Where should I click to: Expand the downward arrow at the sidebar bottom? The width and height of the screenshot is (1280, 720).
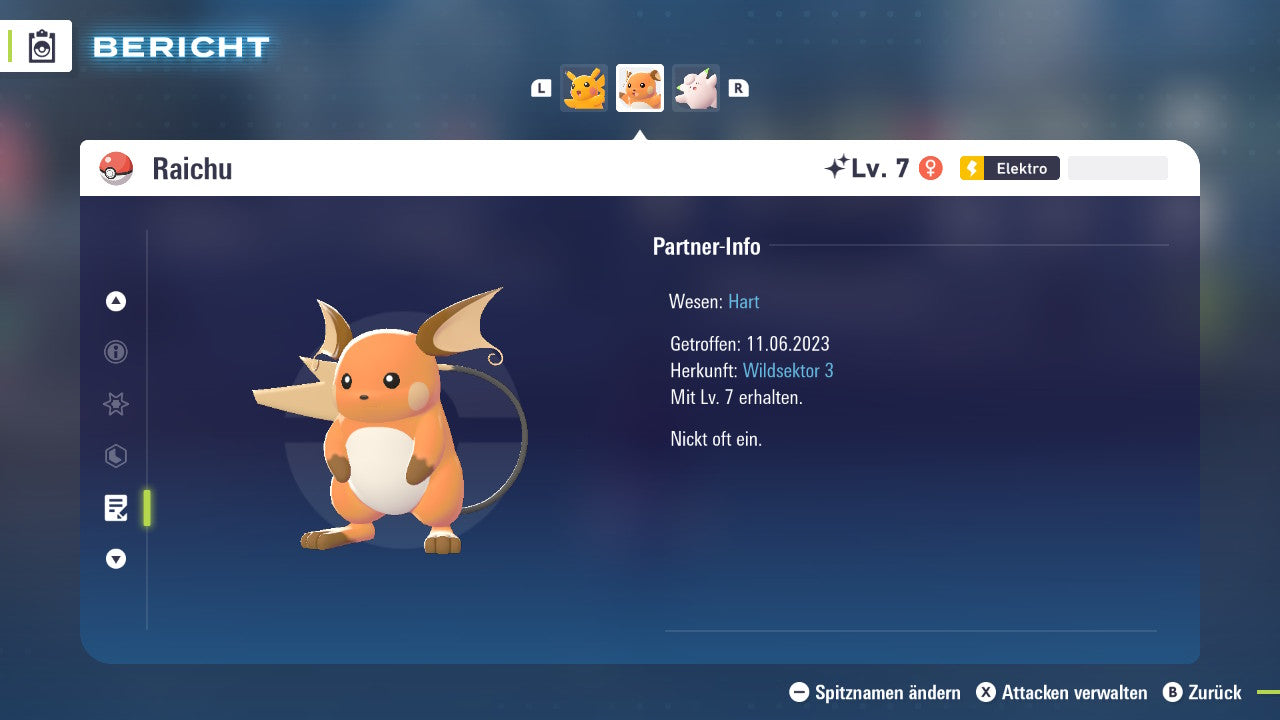tap(115, 559)
